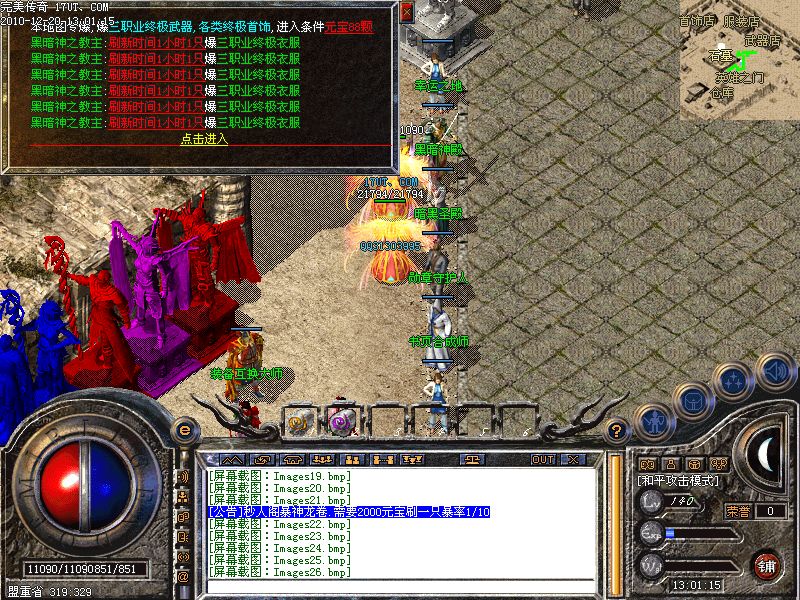800x600 pixels.
Task: Click the chat text input bar
Action: (x=400, y=586)
